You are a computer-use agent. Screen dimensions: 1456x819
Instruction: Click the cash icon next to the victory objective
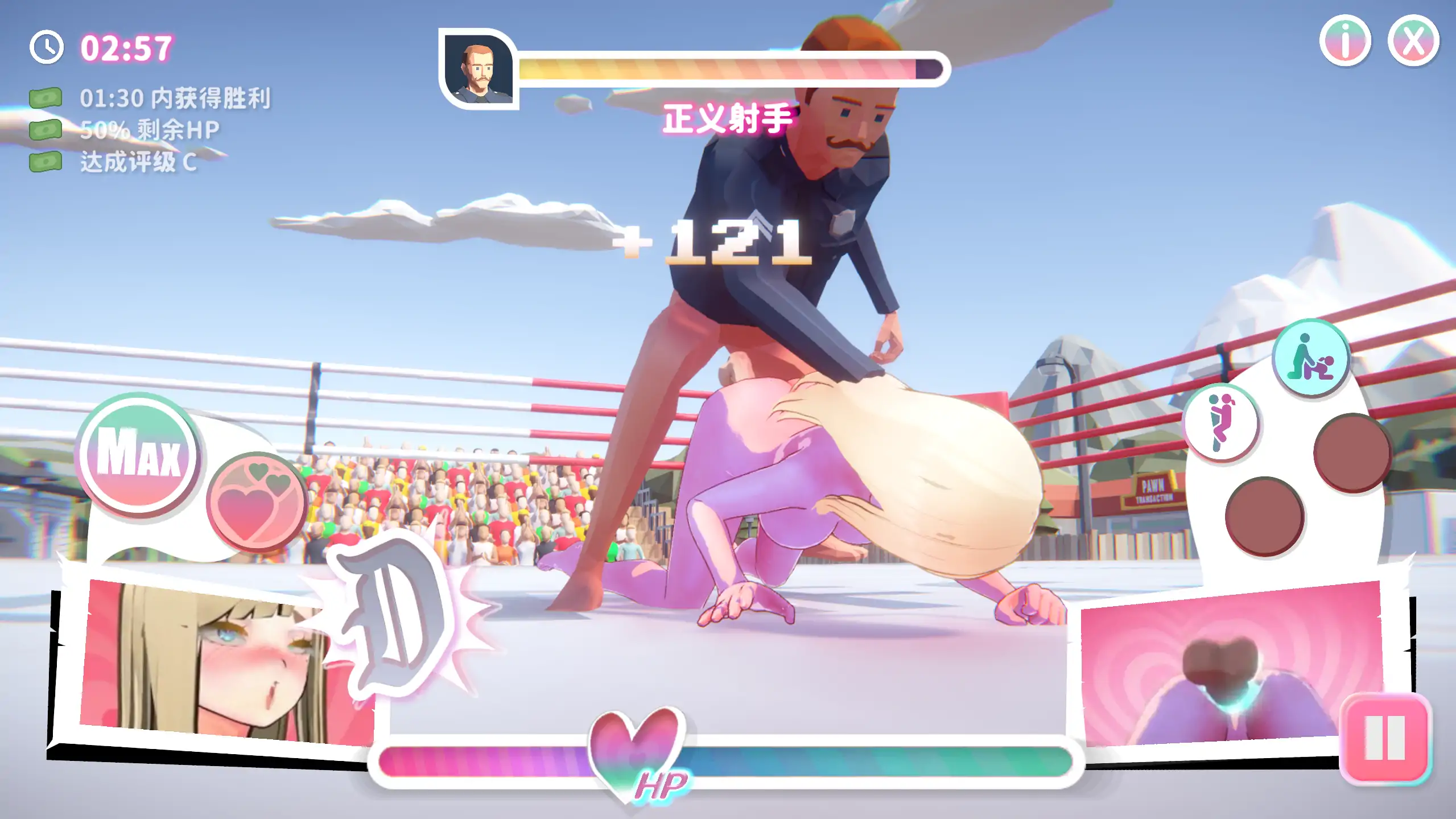(x=47, y=97)
